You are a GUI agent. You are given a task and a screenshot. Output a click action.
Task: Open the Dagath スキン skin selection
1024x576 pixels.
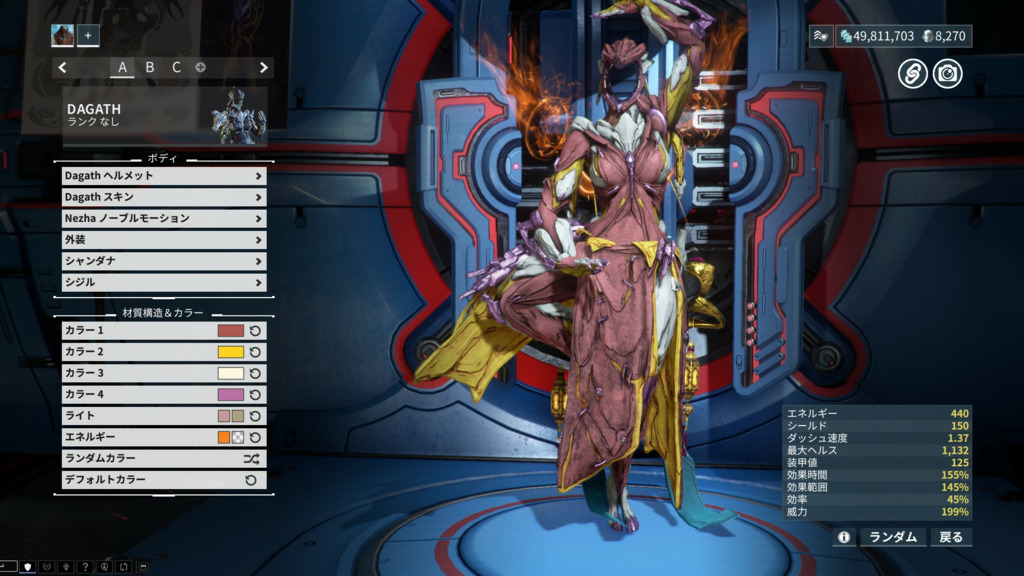(164, 197)
